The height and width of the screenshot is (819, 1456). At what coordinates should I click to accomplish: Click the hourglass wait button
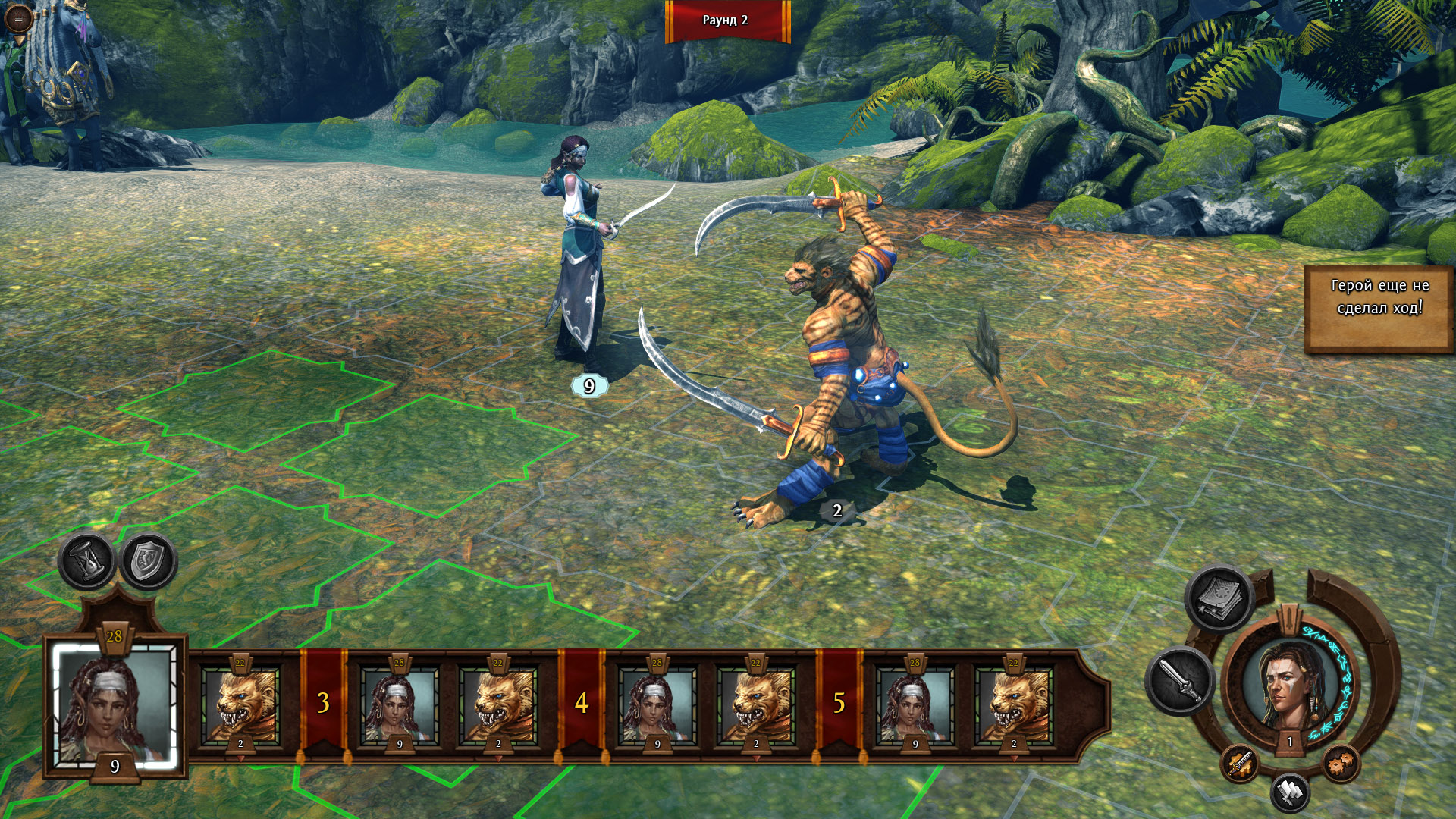[87, 562]
